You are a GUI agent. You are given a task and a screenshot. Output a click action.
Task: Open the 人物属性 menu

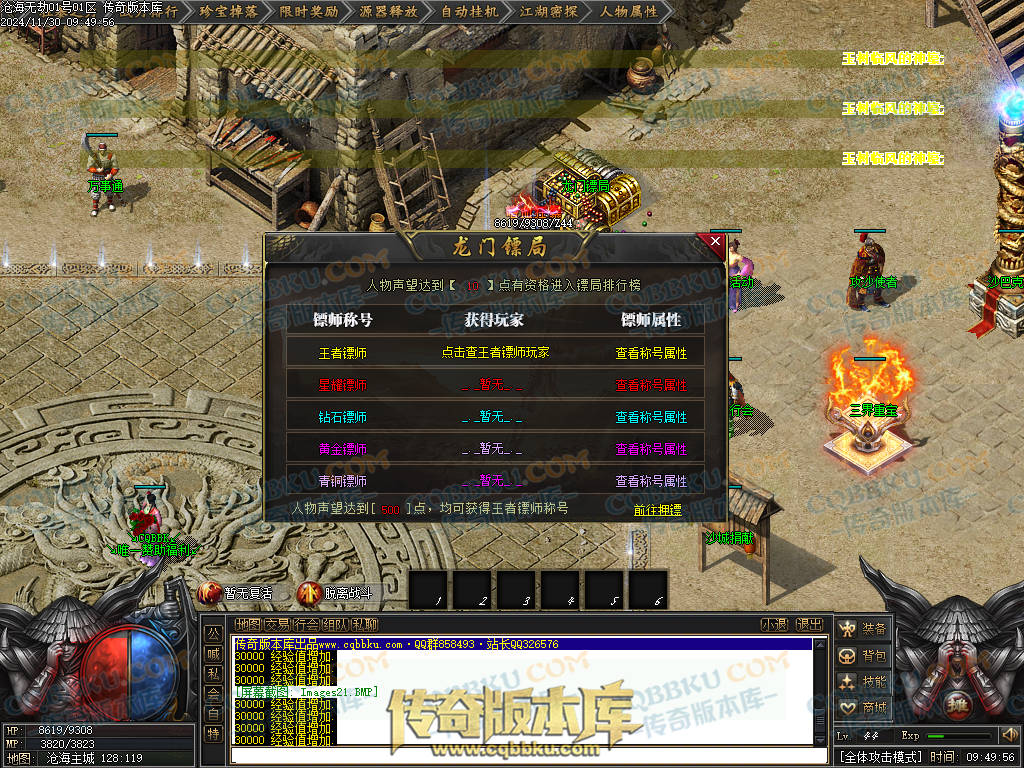629,12
